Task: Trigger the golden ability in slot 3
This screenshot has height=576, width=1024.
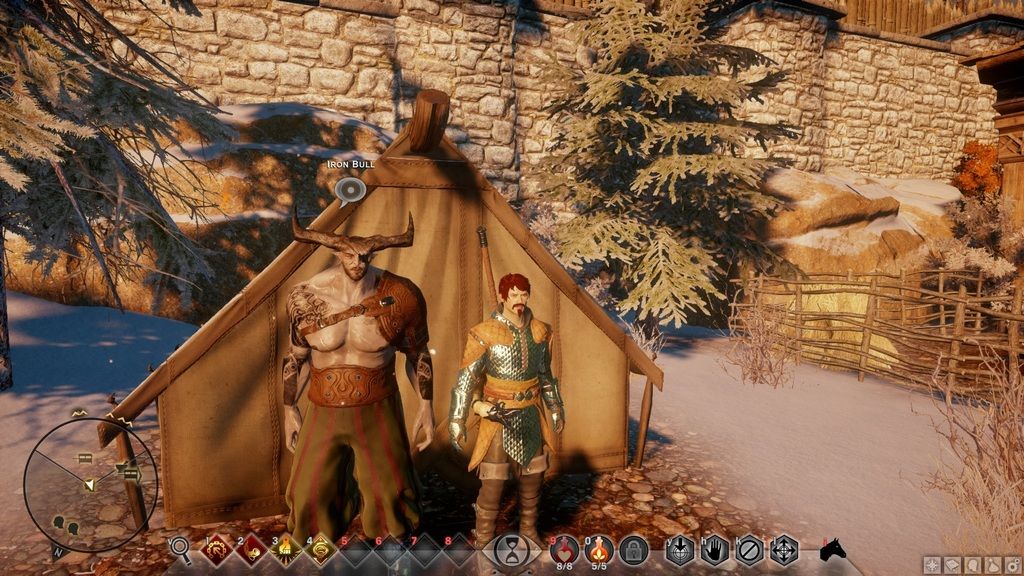Action: point(285,548)
